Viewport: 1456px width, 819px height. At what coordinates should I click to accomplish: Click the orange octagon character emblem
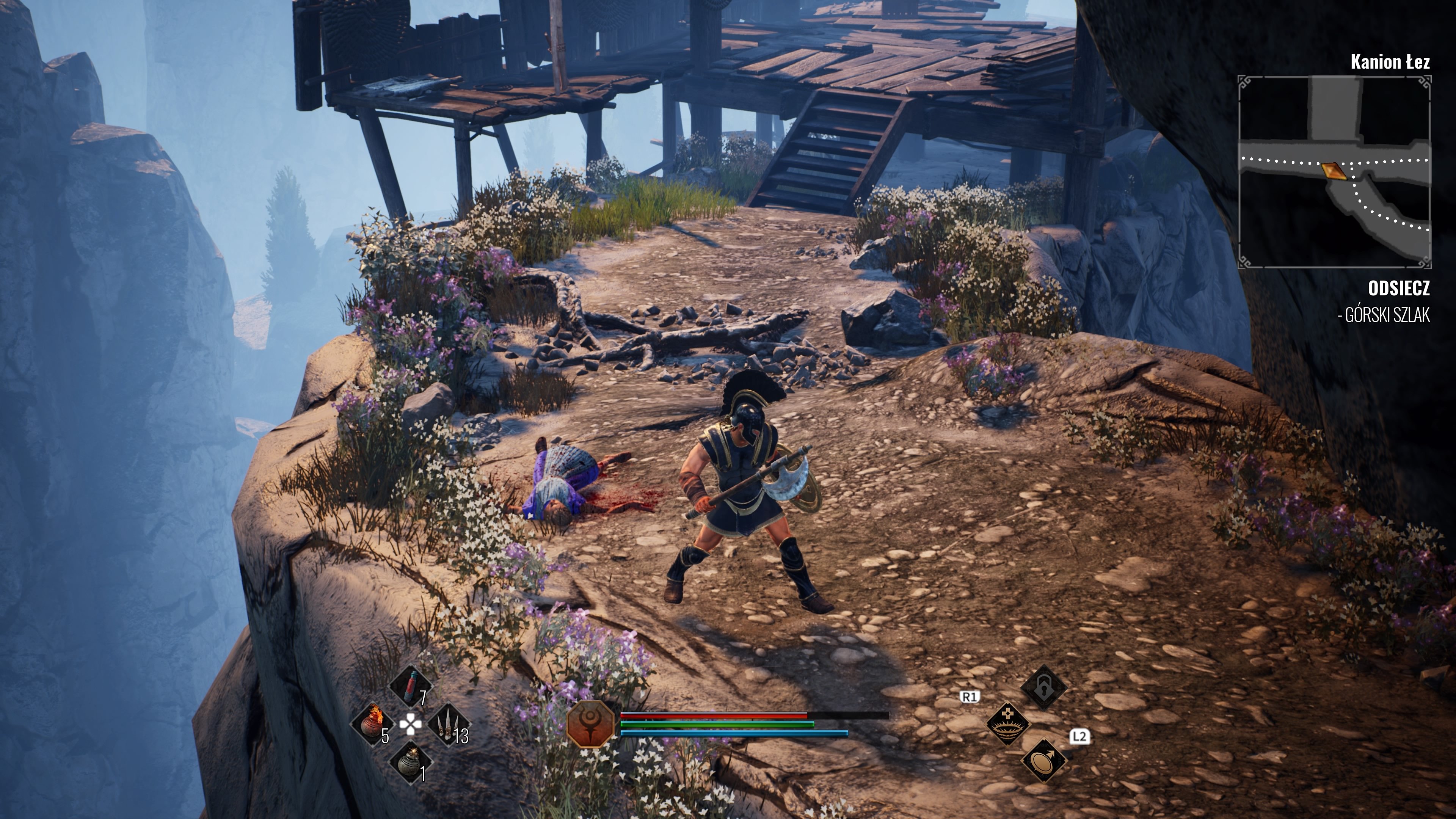click(x=591, y=724)
